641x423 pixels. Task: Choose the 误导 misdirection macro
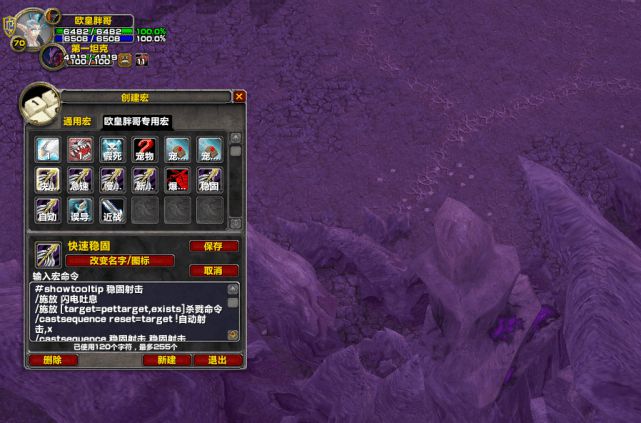(81, 210)
